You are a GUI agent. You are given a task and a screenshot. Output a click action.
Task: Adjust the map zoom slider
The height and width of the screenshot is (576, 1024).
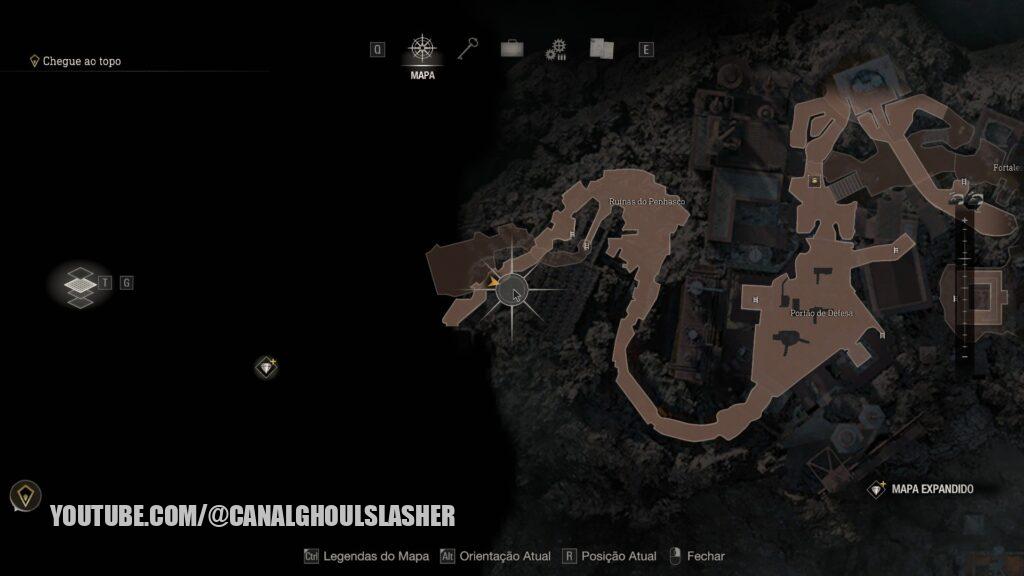pos(964,280)
